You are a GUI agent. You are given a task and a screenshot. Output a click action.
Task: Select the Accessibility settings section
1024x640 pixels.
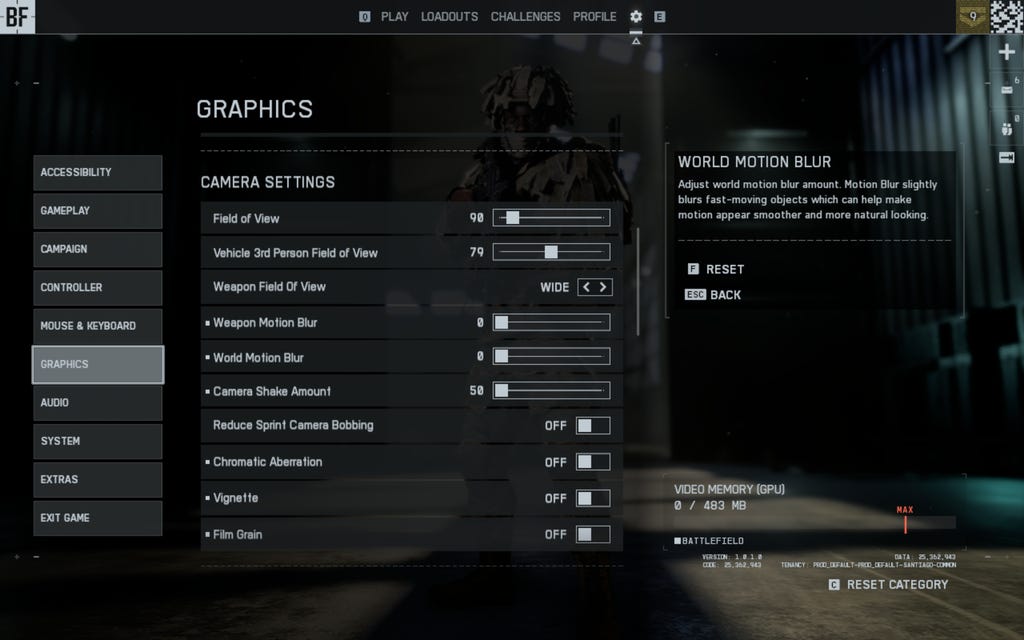[x=97, y=173]
